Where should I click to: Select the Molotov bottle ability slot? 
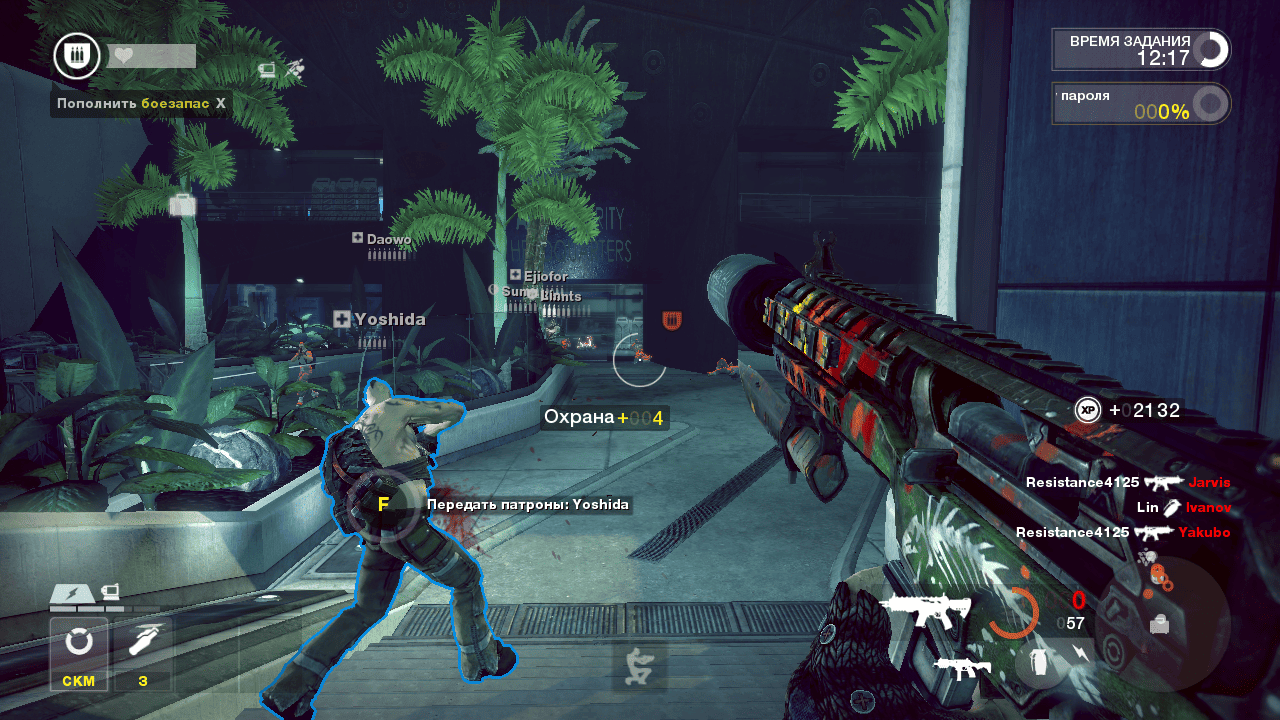(143, 653)
